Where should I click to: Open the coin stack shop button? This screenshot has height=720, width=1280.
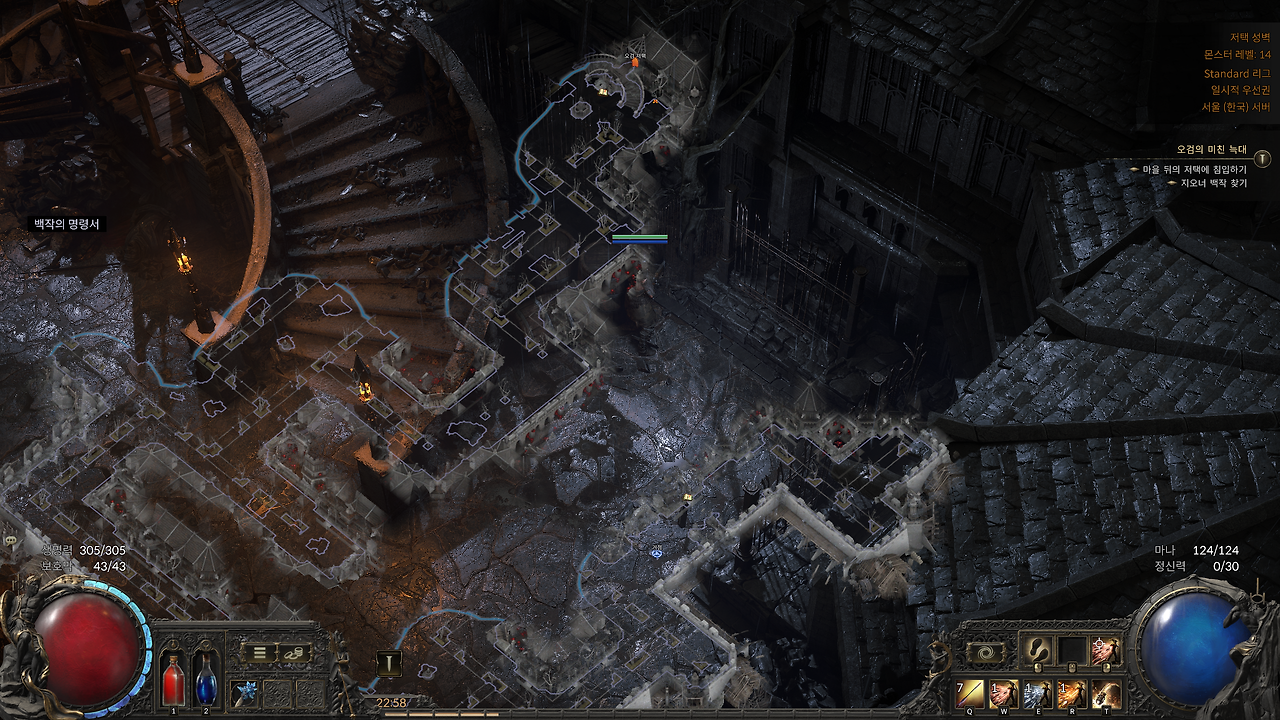pos(295,653)
